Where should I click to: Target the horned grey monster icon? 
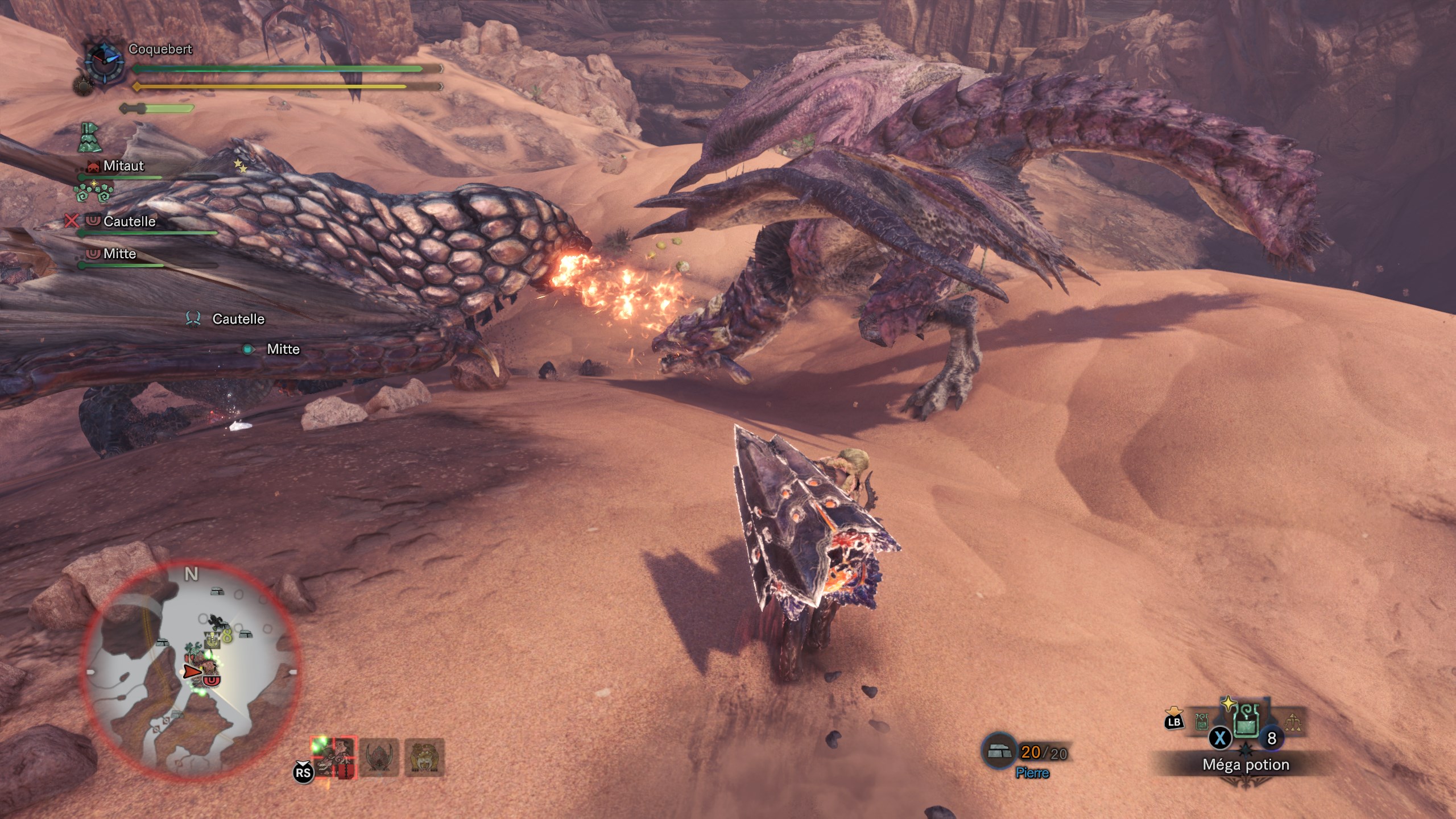click(x=379, y=758)
